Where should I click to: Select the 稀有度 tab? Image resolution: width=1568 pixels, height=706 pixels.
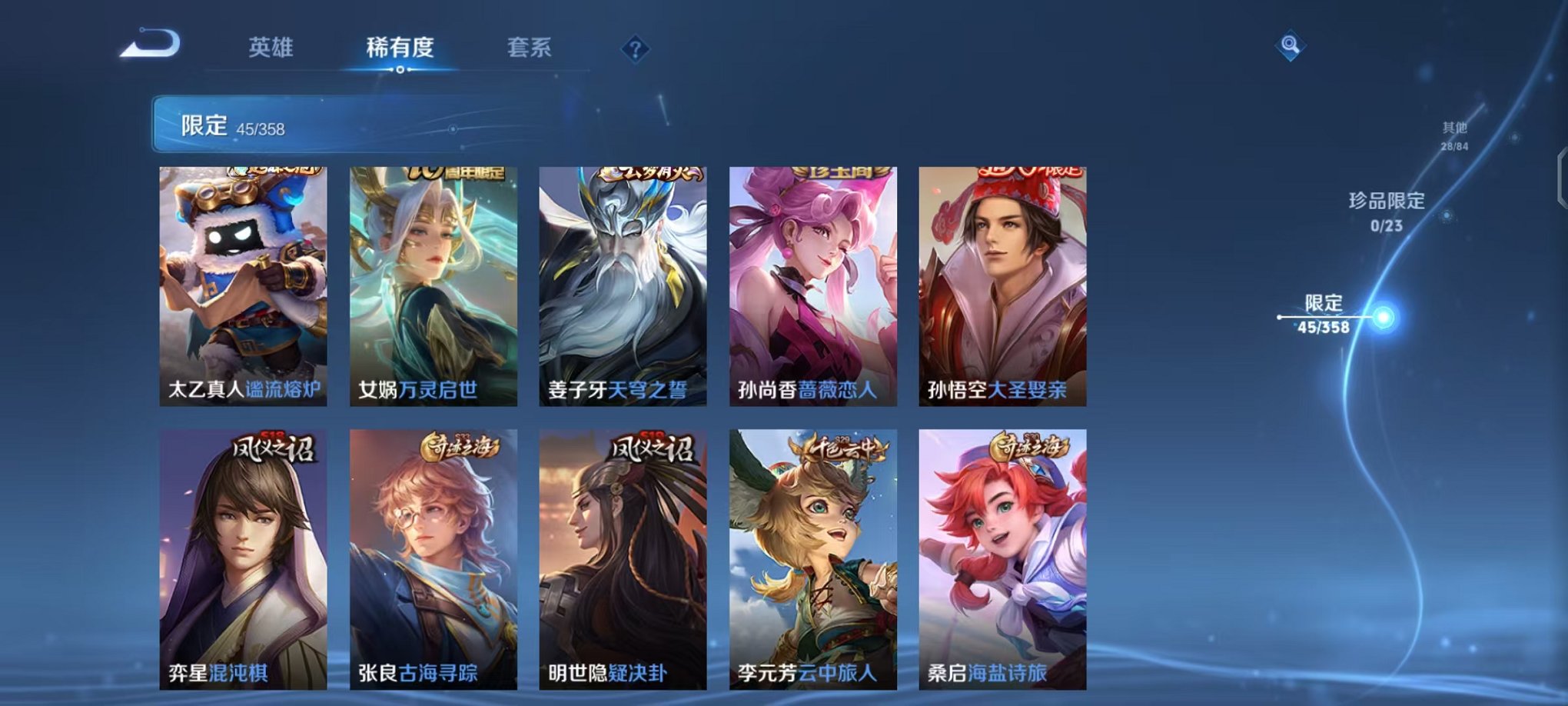400,48
